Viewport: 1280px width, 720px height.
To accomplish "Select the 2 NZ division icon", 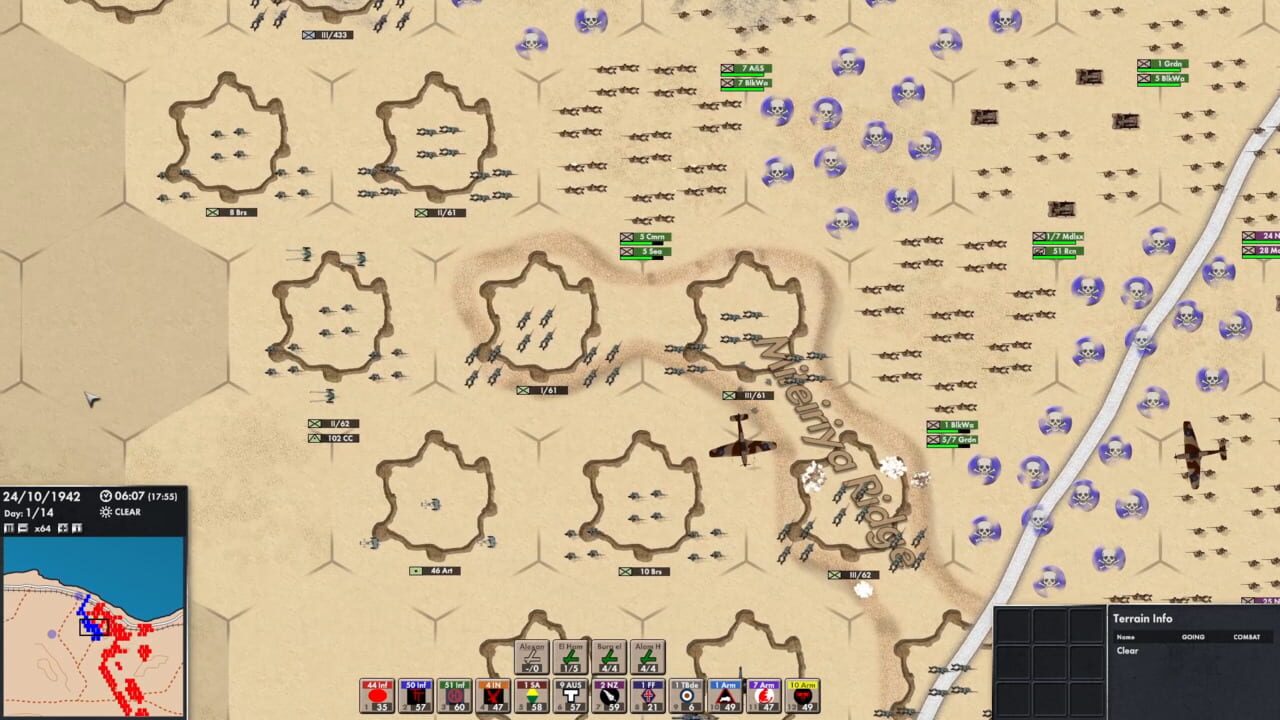I will (608, 692).
